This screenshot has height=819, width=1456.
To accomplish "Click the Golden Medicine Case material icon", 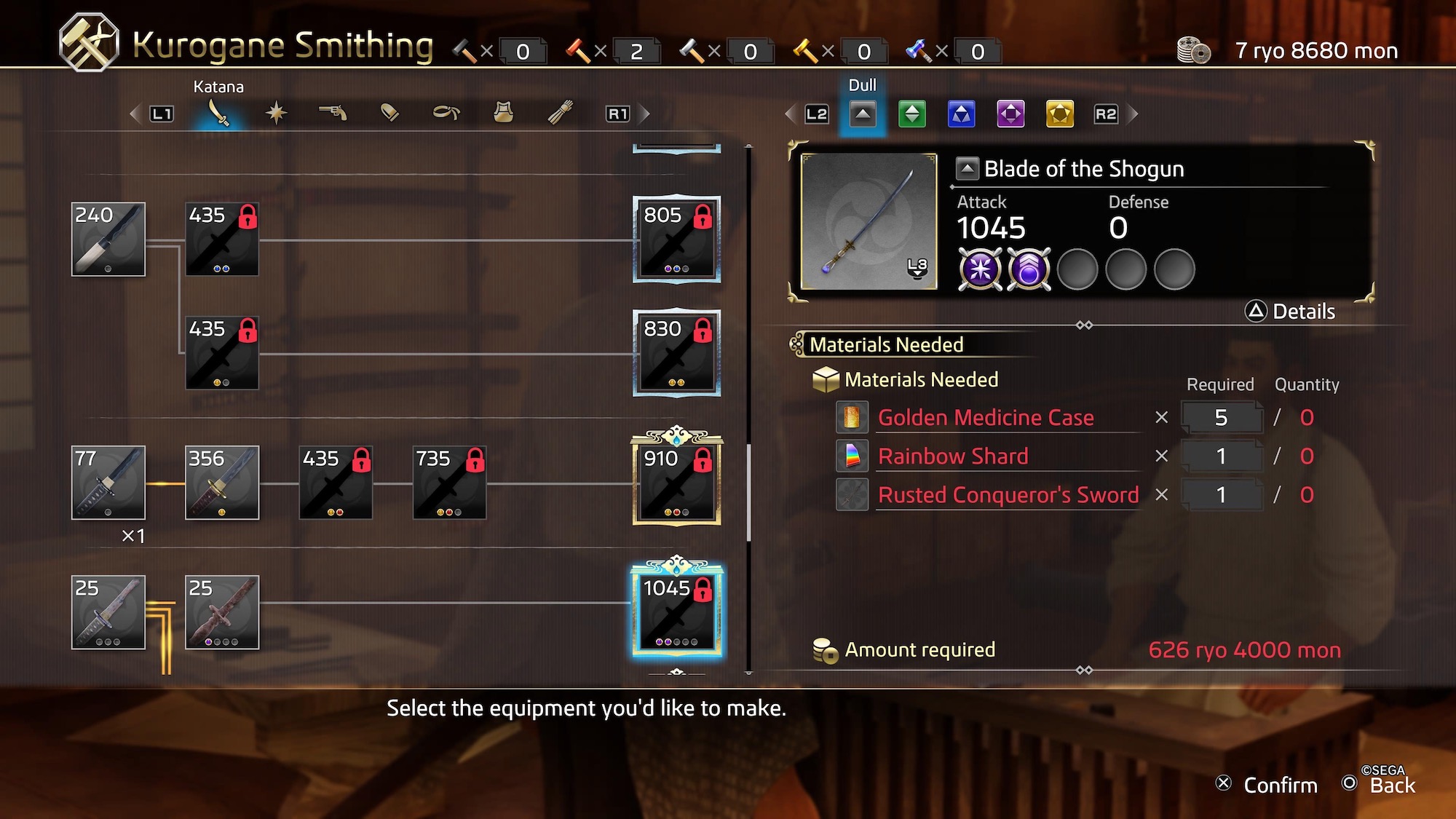I will pos(852,418).
